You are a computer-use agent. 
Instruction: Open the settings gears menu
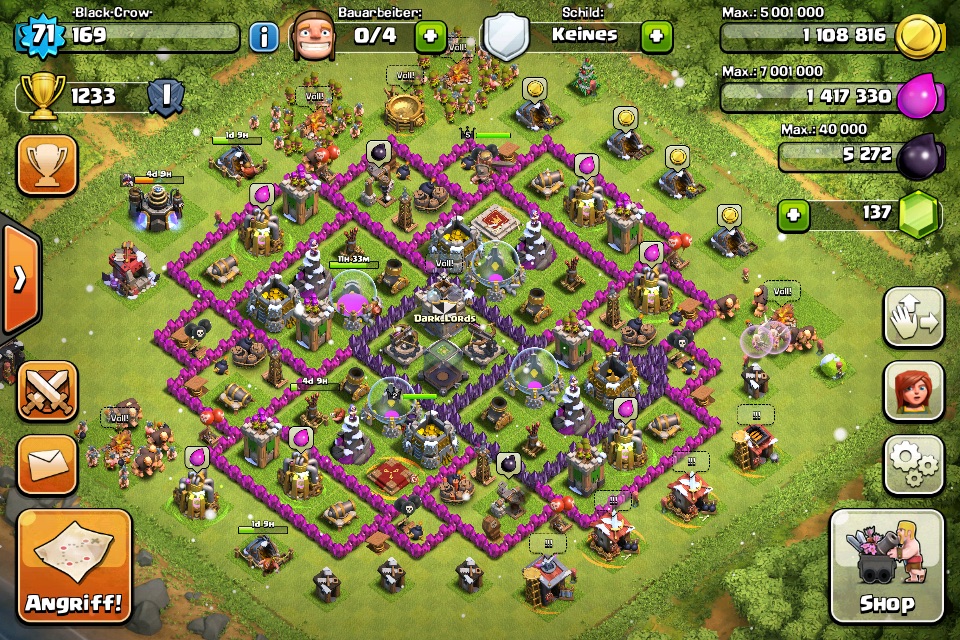pos(914,463)
